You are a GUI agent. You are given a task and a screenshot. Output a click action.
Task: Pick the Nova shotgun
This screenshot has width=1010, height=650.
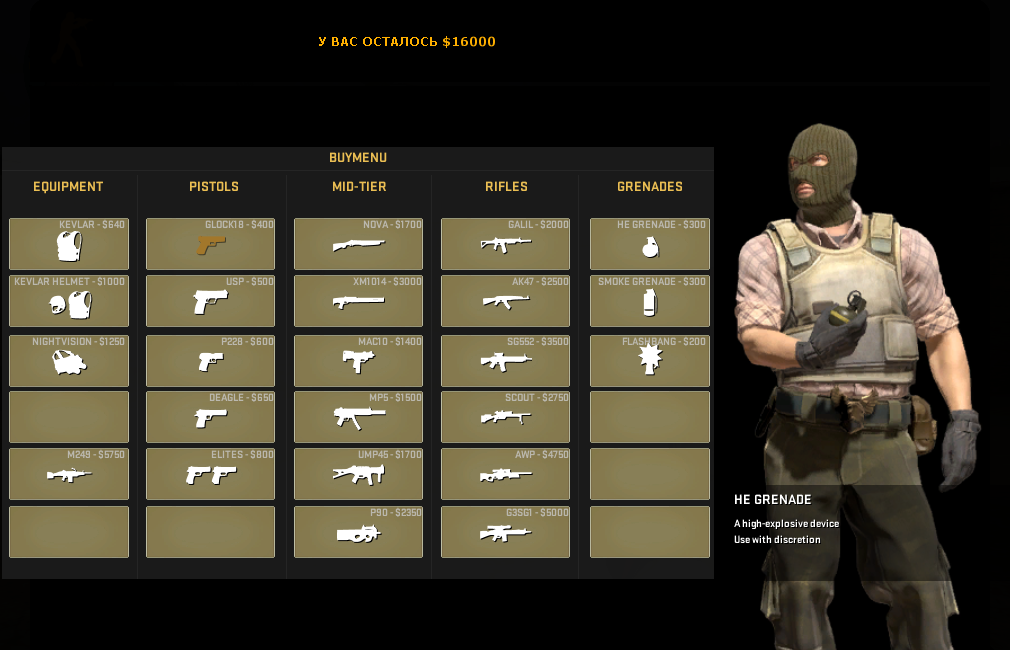tap(358, 244)
